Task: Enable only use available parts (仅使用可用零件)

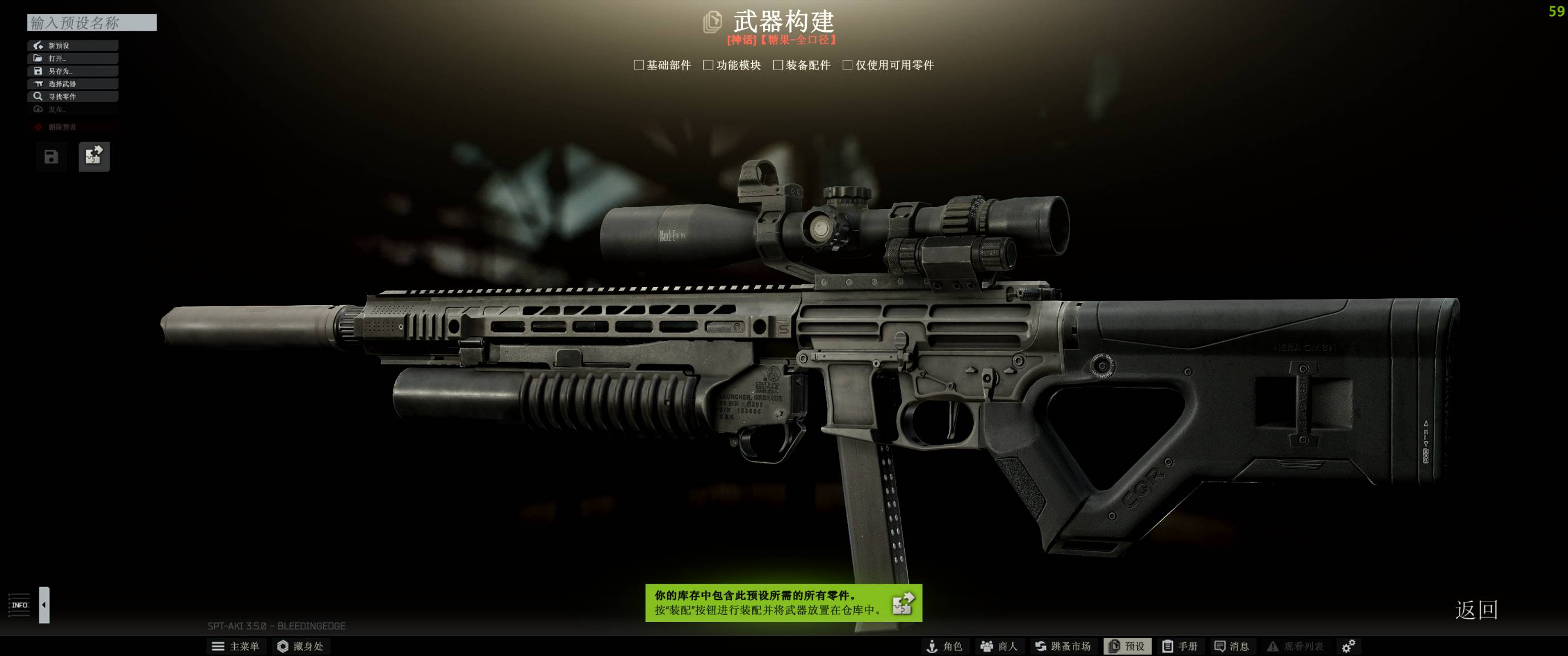Action: (x=847, y=65)
